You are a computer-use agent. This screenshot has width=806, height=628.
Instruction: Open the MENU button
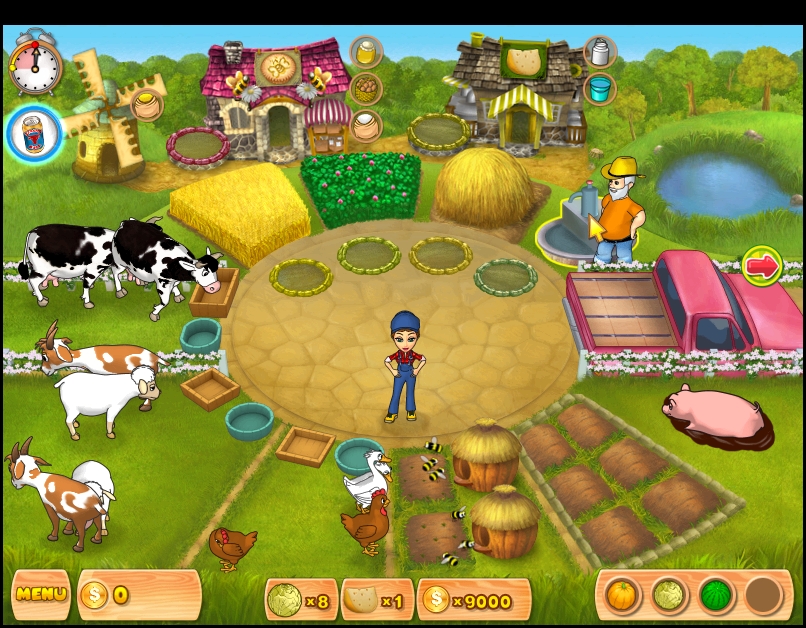(x=40, y=594)
